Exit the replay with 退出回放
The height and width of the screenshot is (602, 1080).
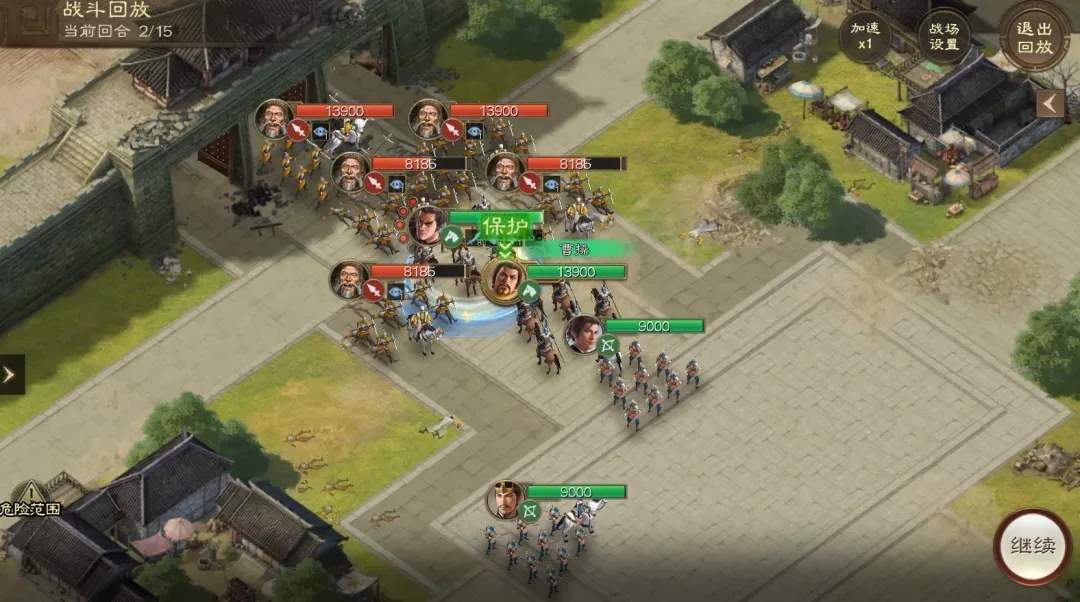click(x=1035, y=35)
